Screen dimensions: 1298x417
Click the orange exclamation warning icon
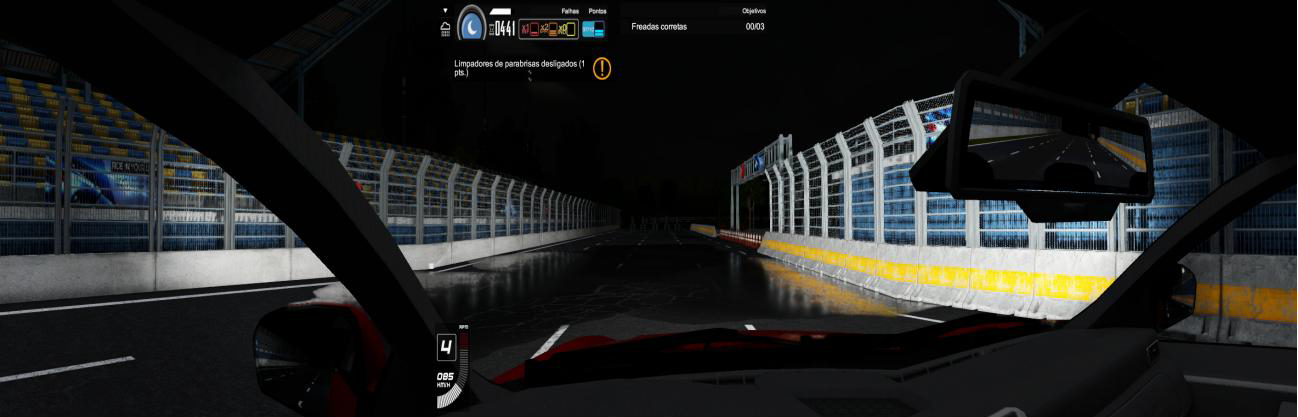602,68
